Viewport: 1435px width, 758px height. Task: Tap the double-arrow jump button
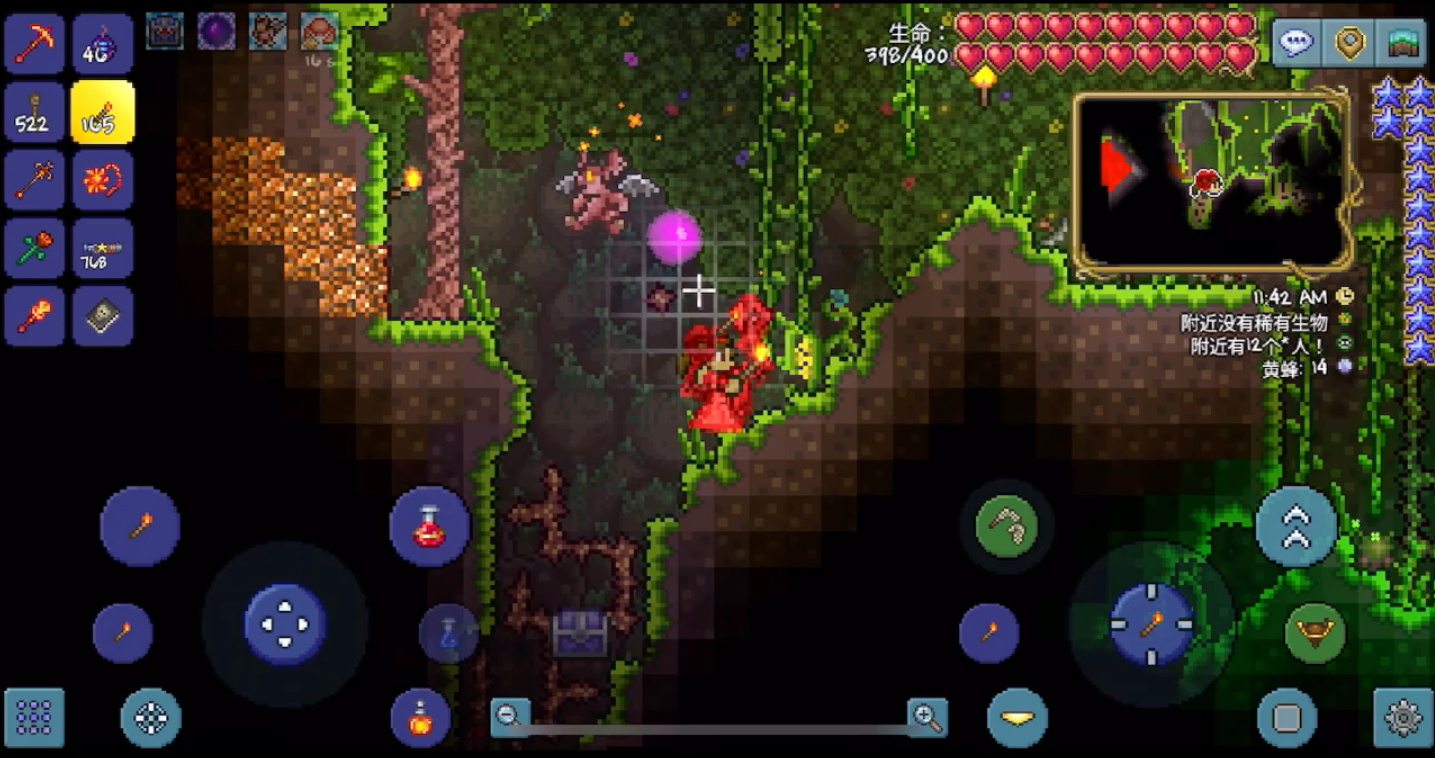pos(1296,526)
